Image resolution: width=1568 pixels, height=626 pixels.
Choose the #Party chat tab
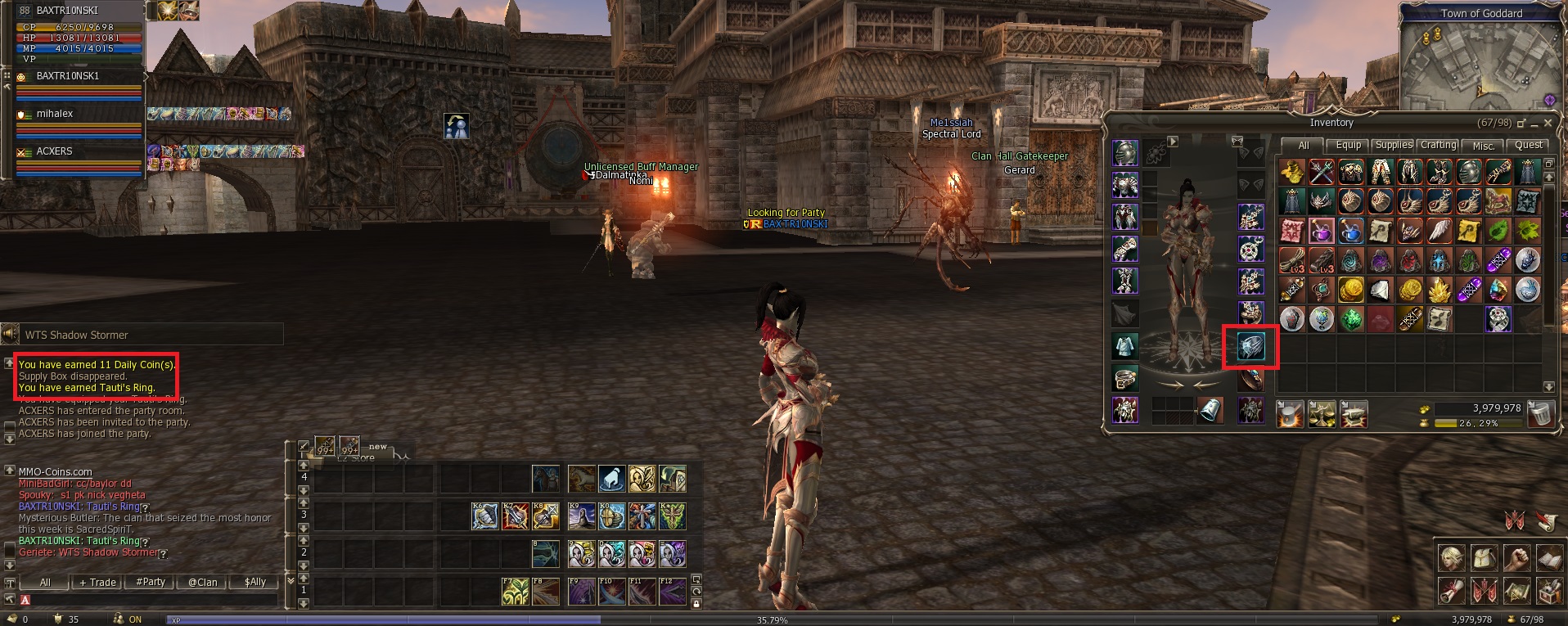point(151,582)
